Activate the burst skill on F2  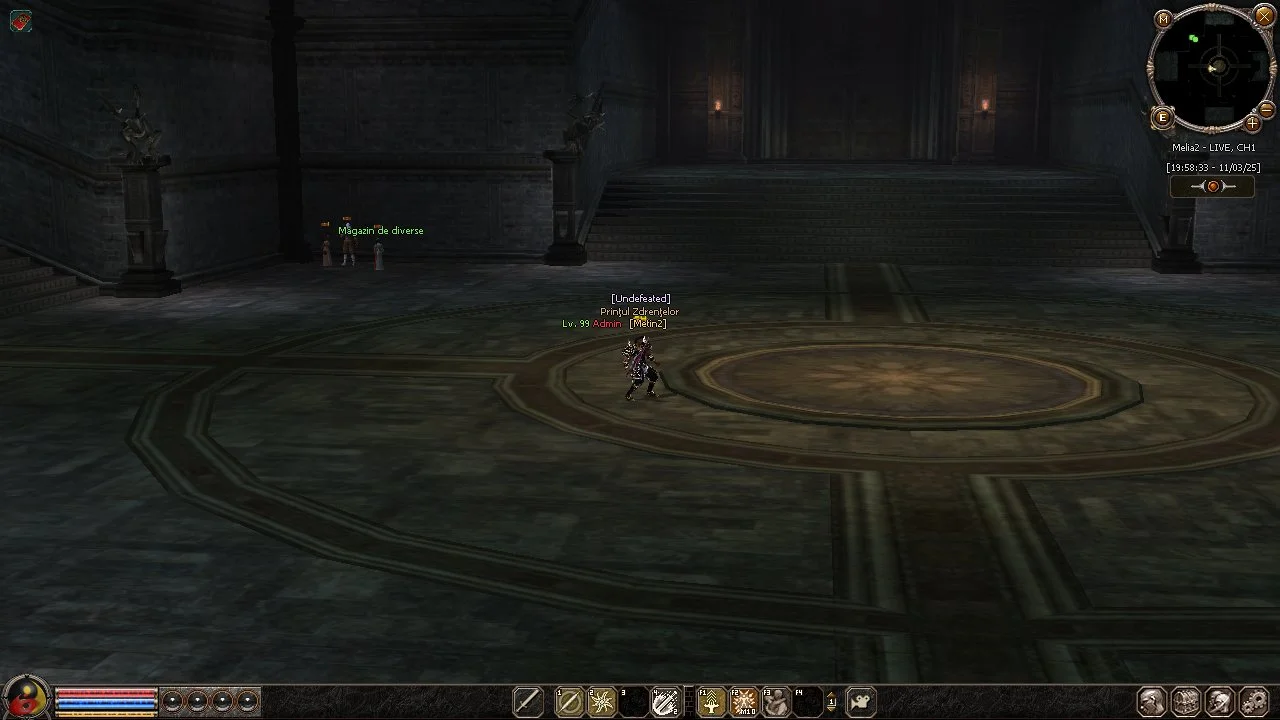point(744,702)
